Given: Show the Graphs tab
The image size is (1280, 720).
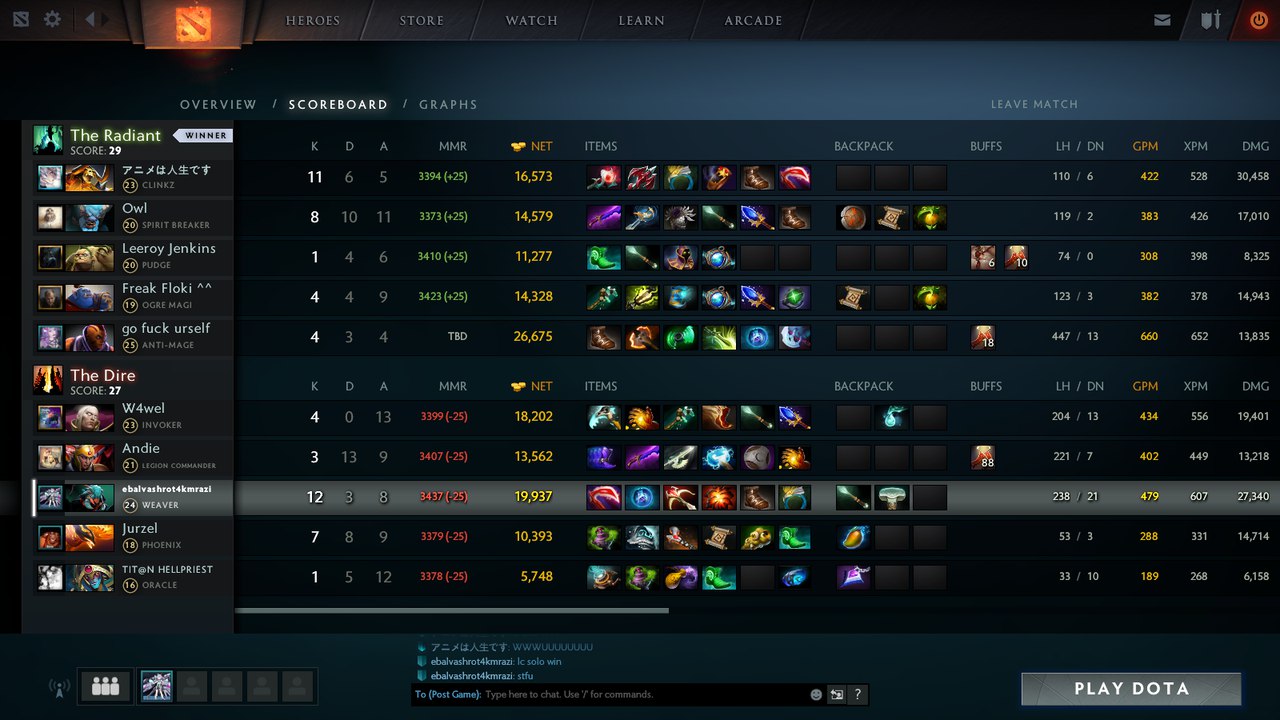Looking at the screenshot, I should click(x=448, y=104).
